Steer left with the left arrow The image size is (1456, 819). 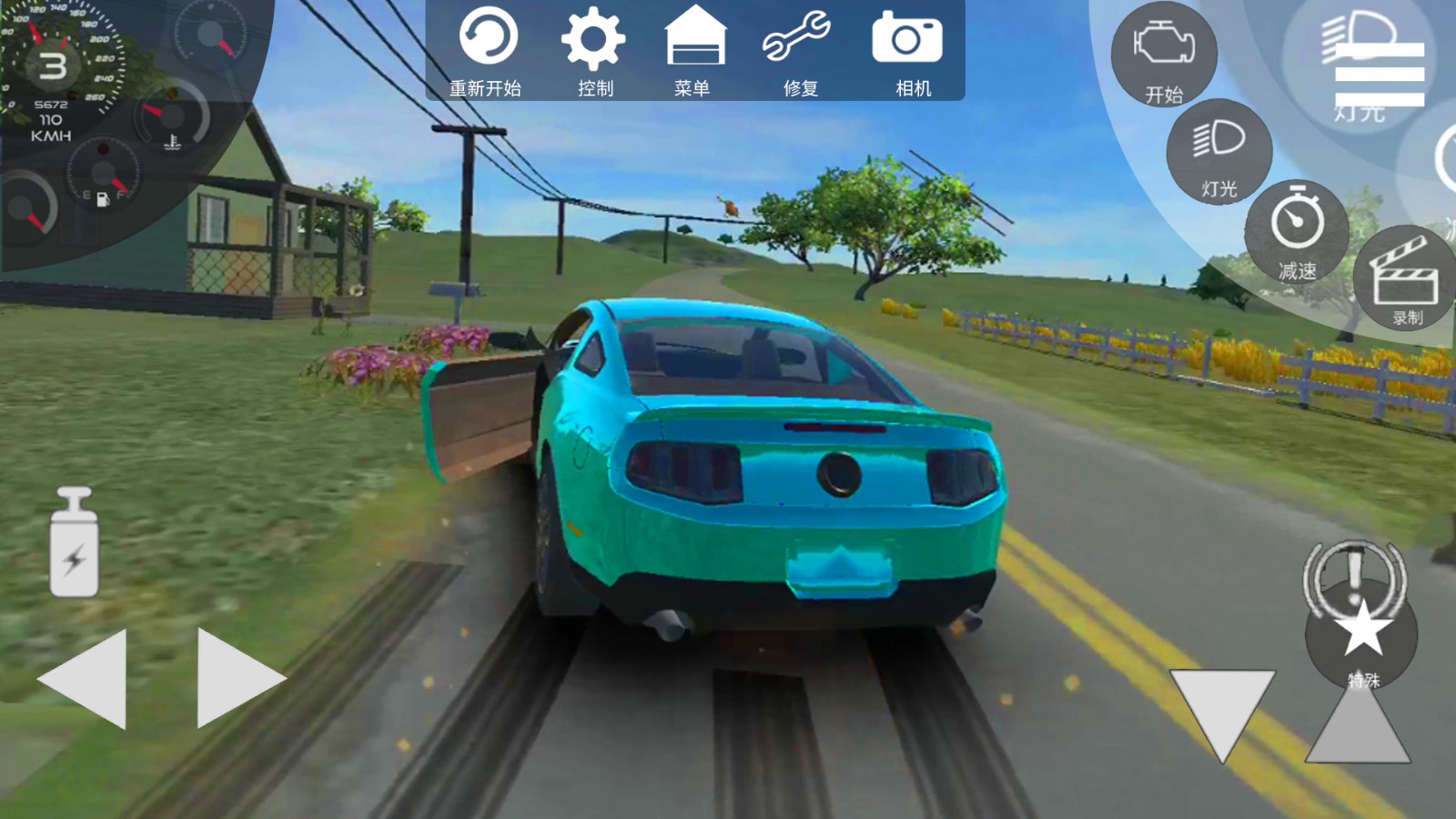tap(86, 678)
